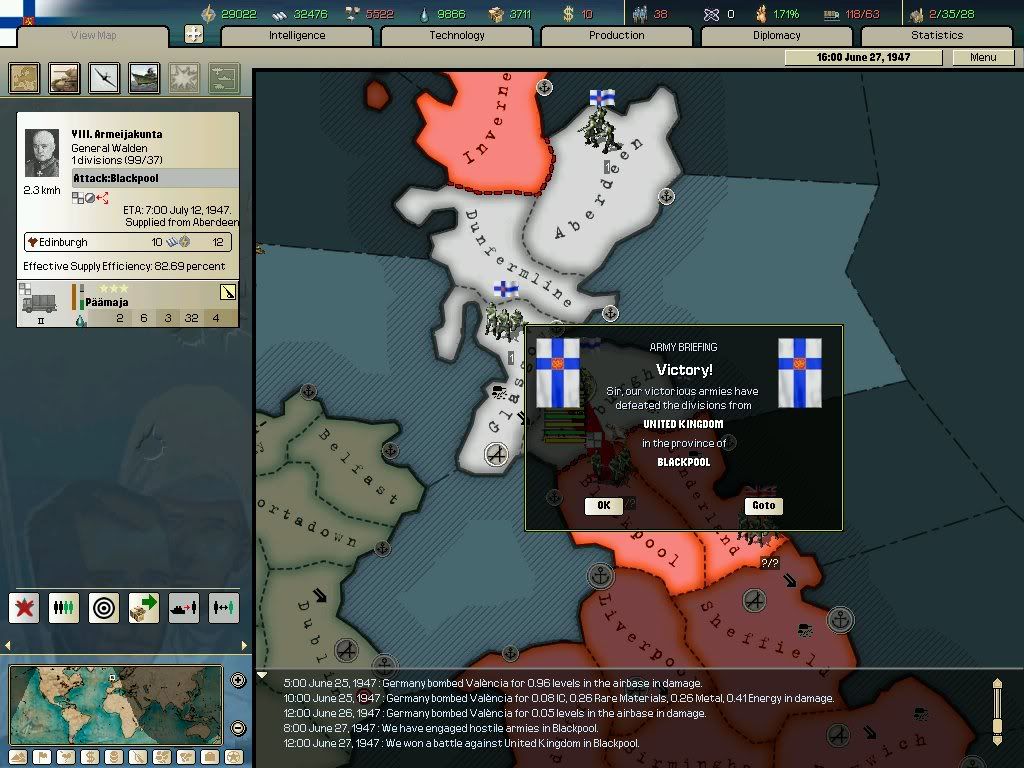Click on the world minimap
The width and height of the screenshot is (1024, 768).
pos(115,704)
